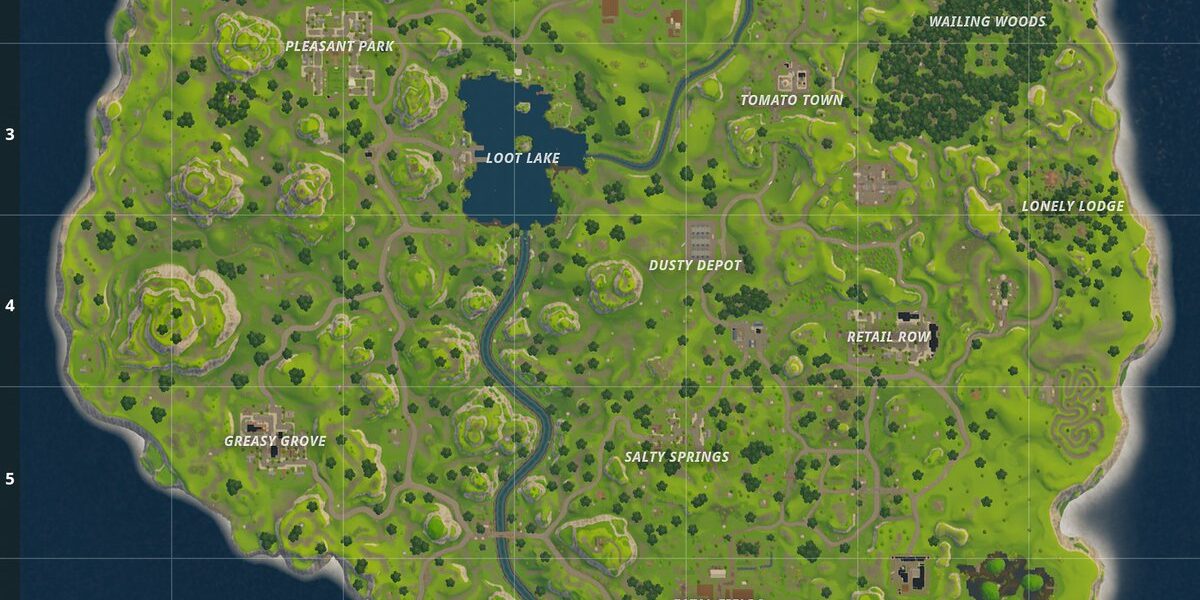This screenshot has width=1200, height=600.
Task: Click the Salty Springs location name
Action: point(676,457)
